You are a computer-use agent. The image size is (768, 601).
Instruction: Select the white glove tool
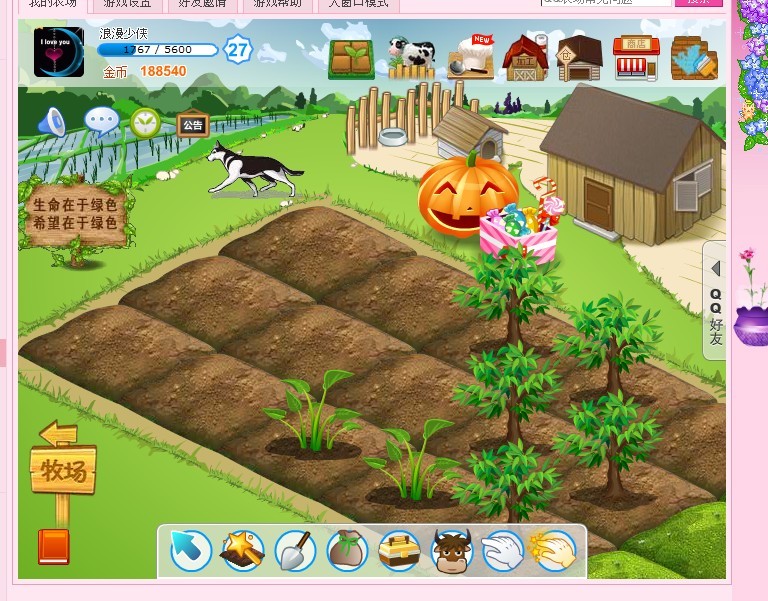tap(502, 550)
